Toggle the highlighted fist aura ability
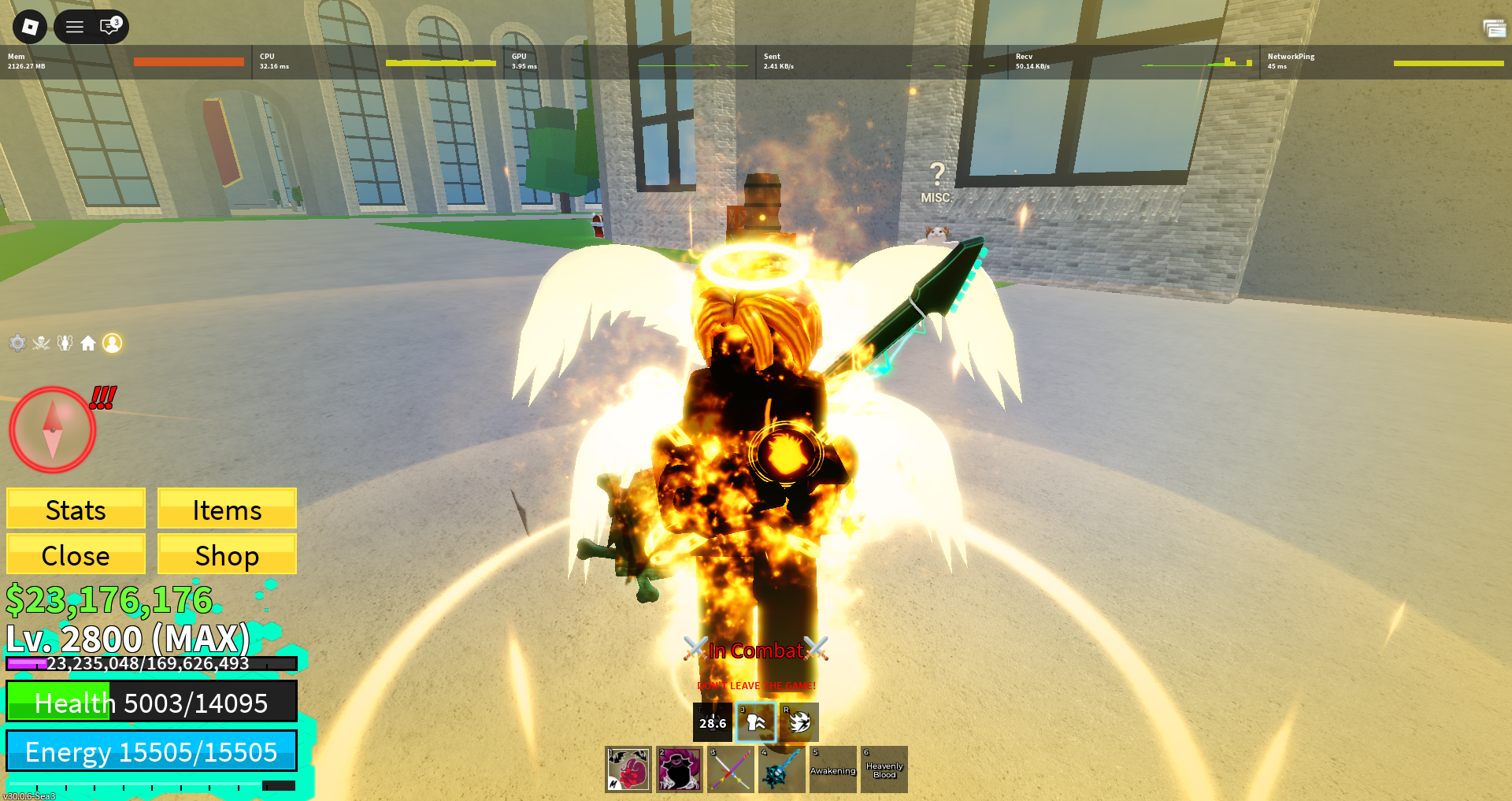Image resolution: width=1512 pixels, height=801 pixels. click(x=756, y=722)
